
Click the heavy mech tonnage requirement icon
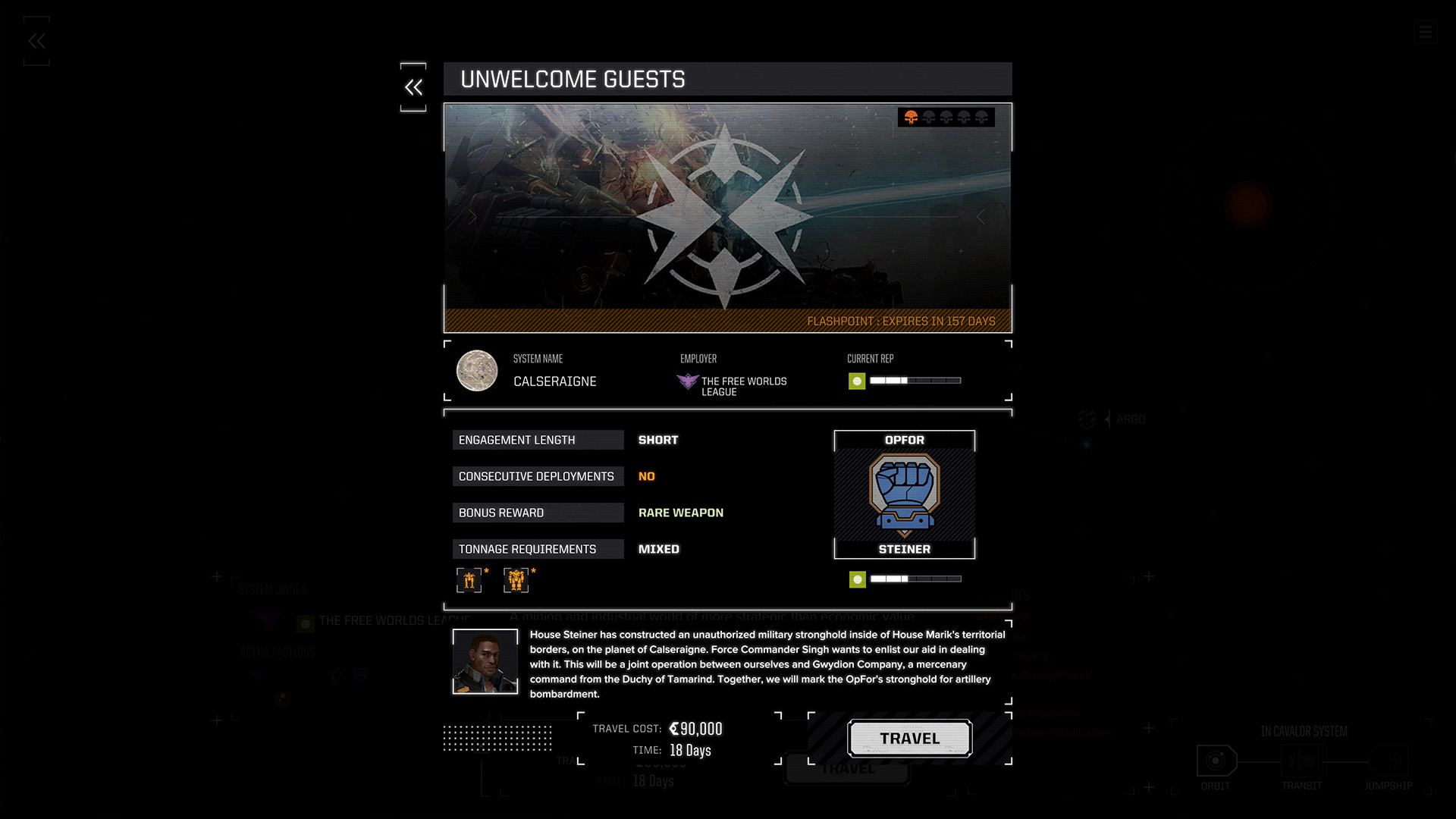point(517,580)
